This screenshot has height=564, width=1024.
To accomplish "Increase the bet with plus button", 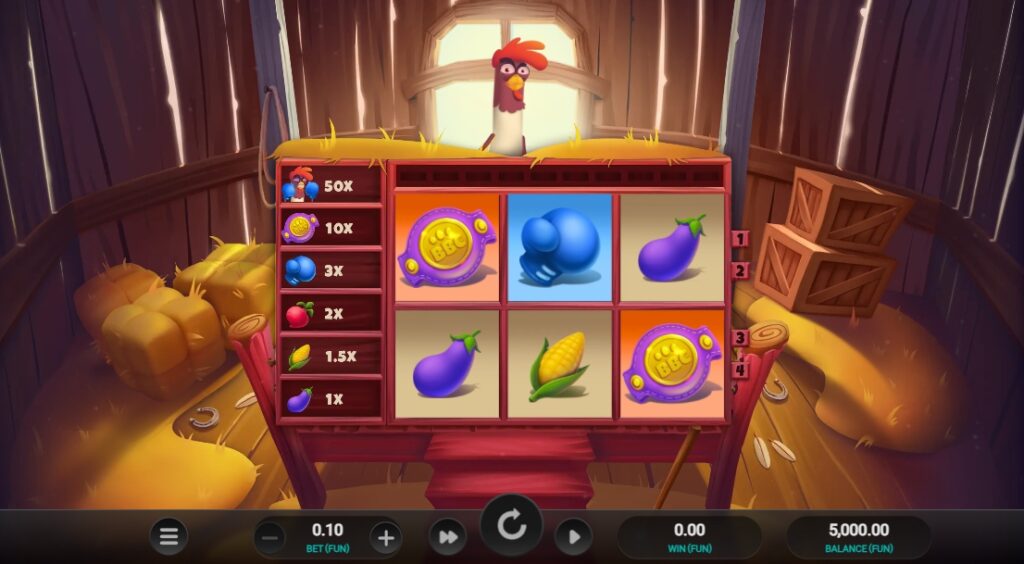I will tap(386, 537).
